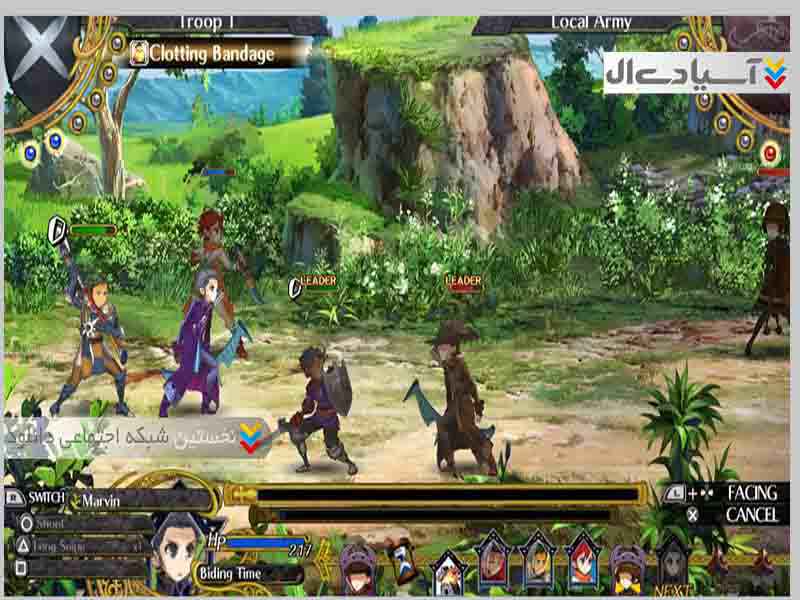This screenshot has height=600, width=800.
Task: Click the CANCEL option
Action: pos(752,515)
